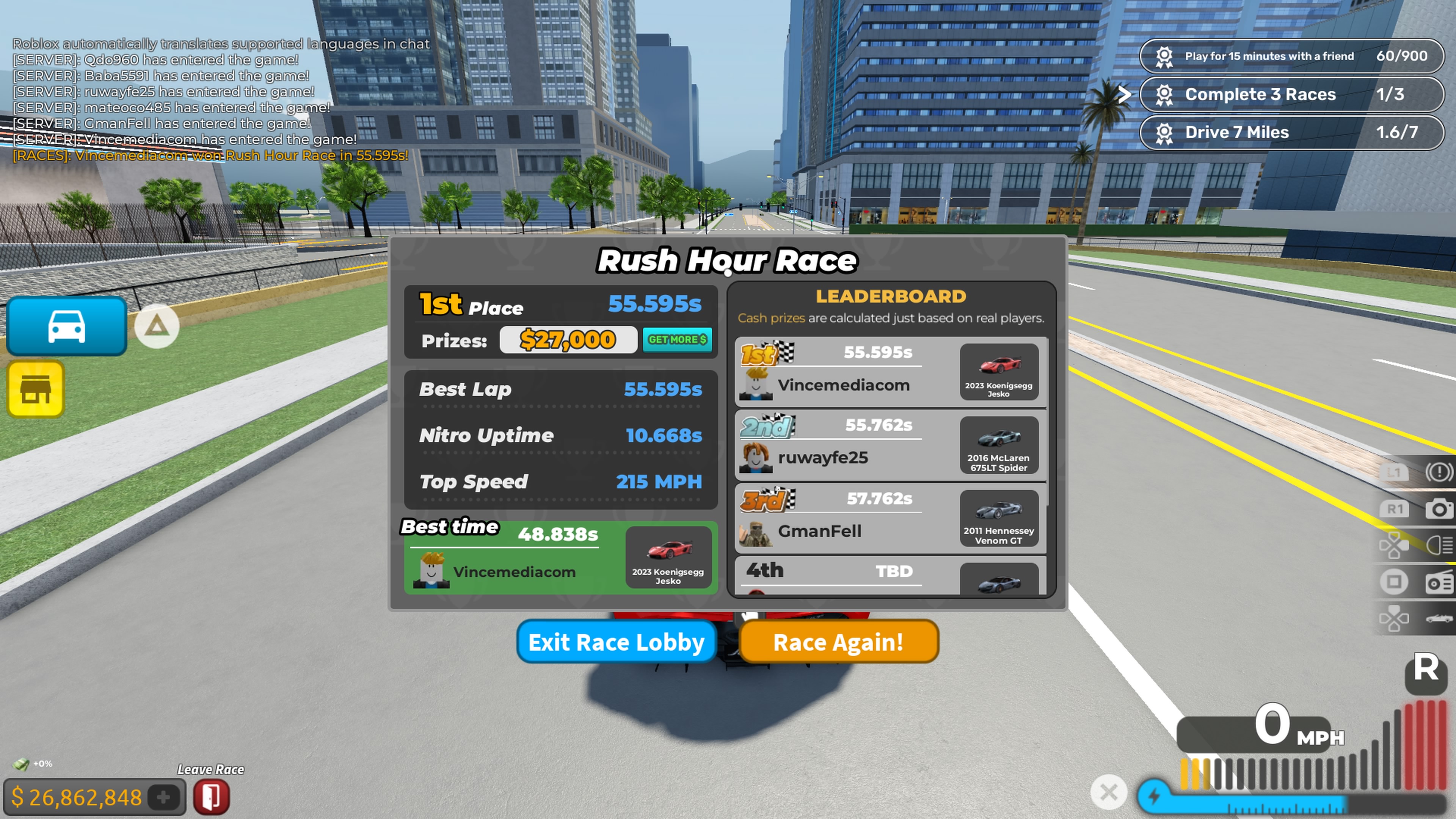1456x819 pixels.
Task: Open the blue car garage button
Action: (67, 326)
